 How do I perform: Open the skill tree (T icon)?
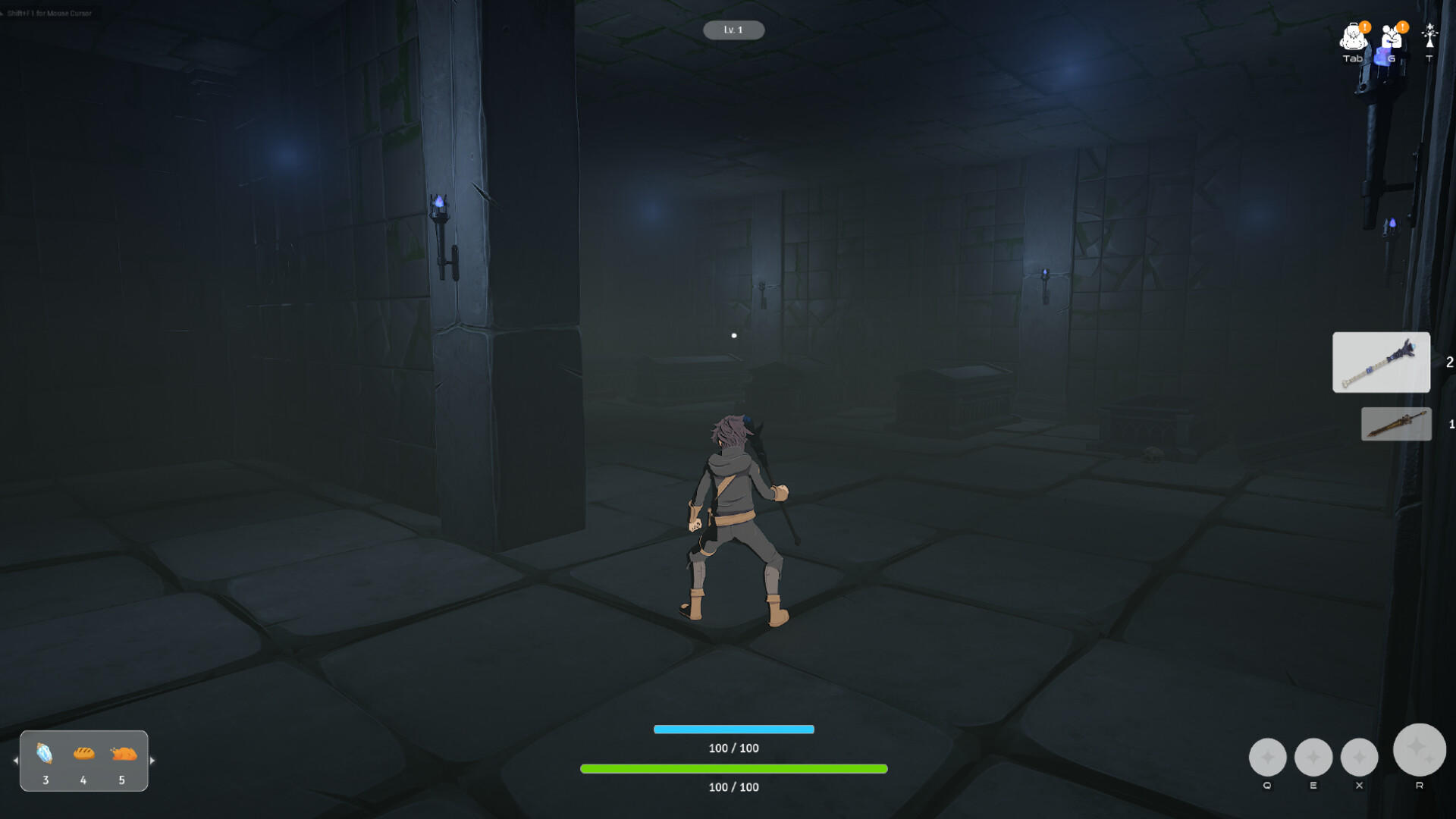tap(1429, 34)
